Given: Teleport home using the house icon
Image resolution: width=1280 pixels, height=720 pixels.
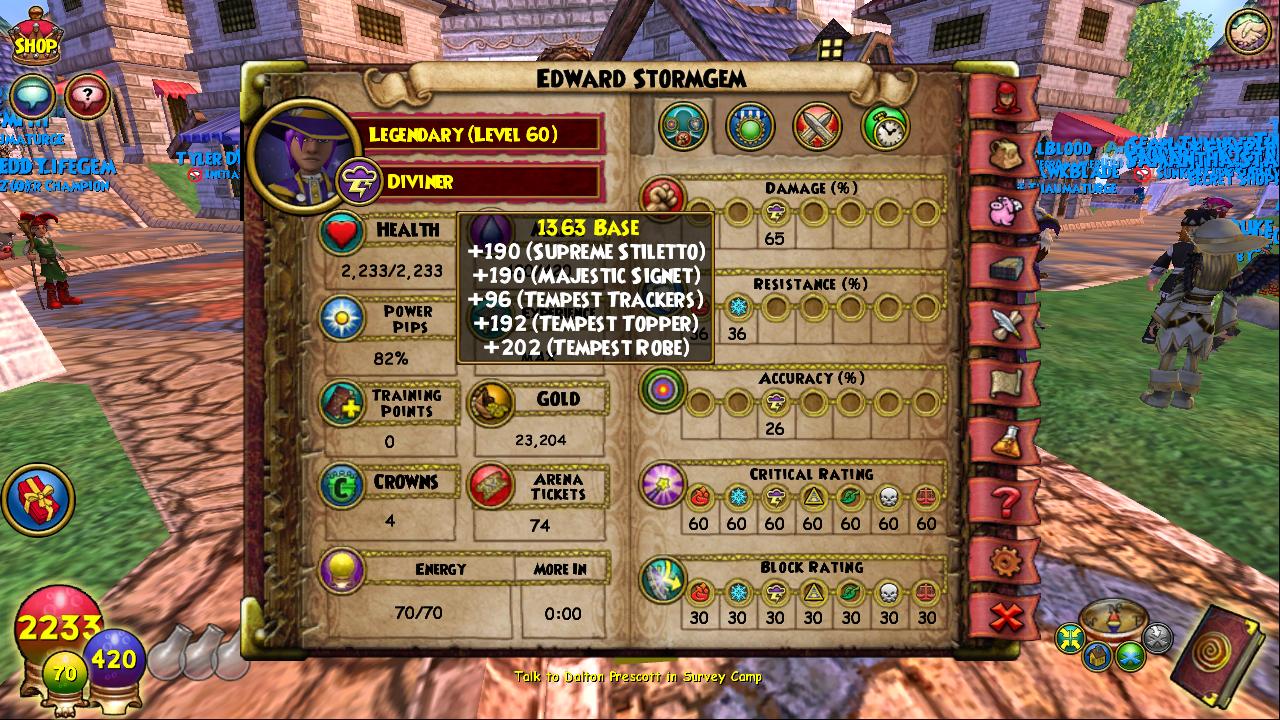Looking at the screenshot, I should pos(1099,656).
